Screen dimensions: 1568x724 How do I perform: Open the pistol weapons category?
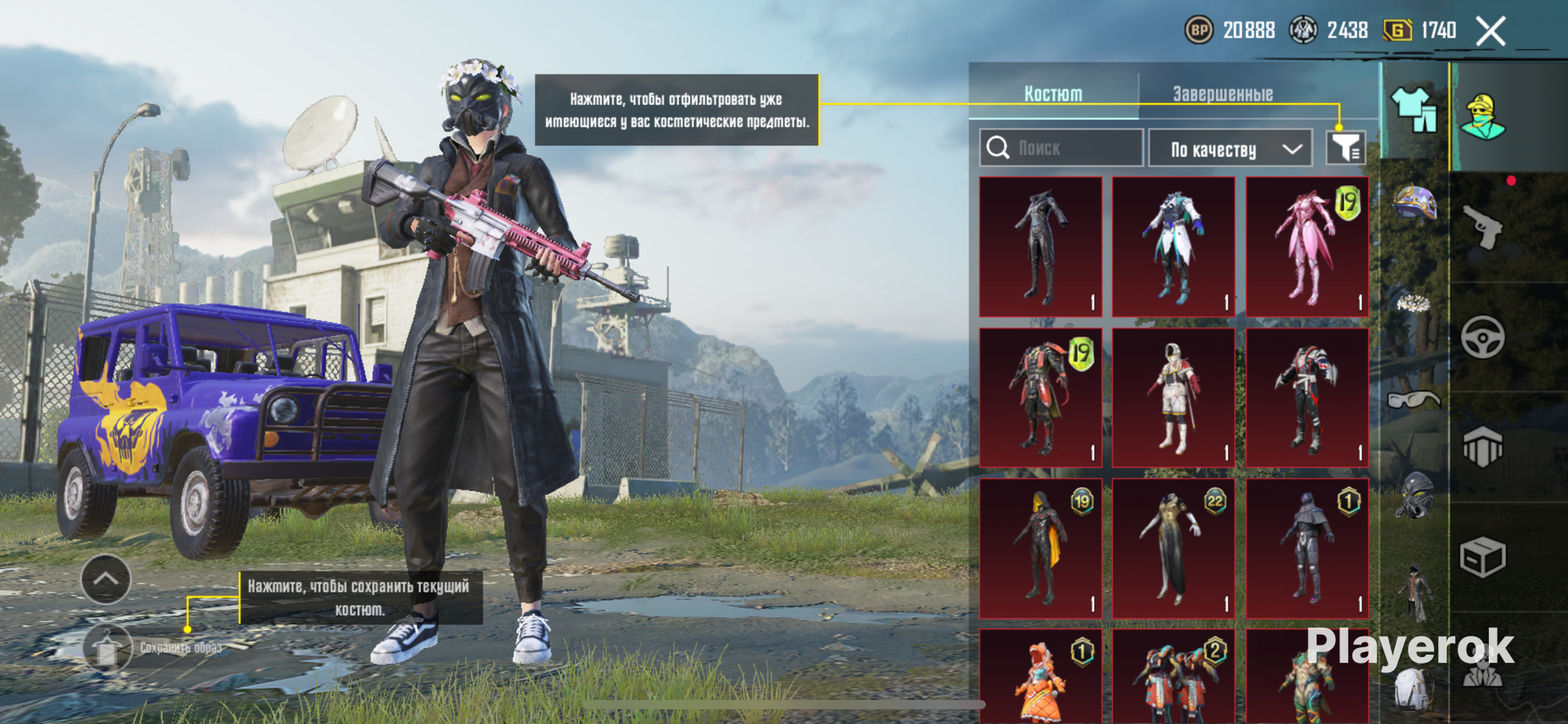point(1483,227)
